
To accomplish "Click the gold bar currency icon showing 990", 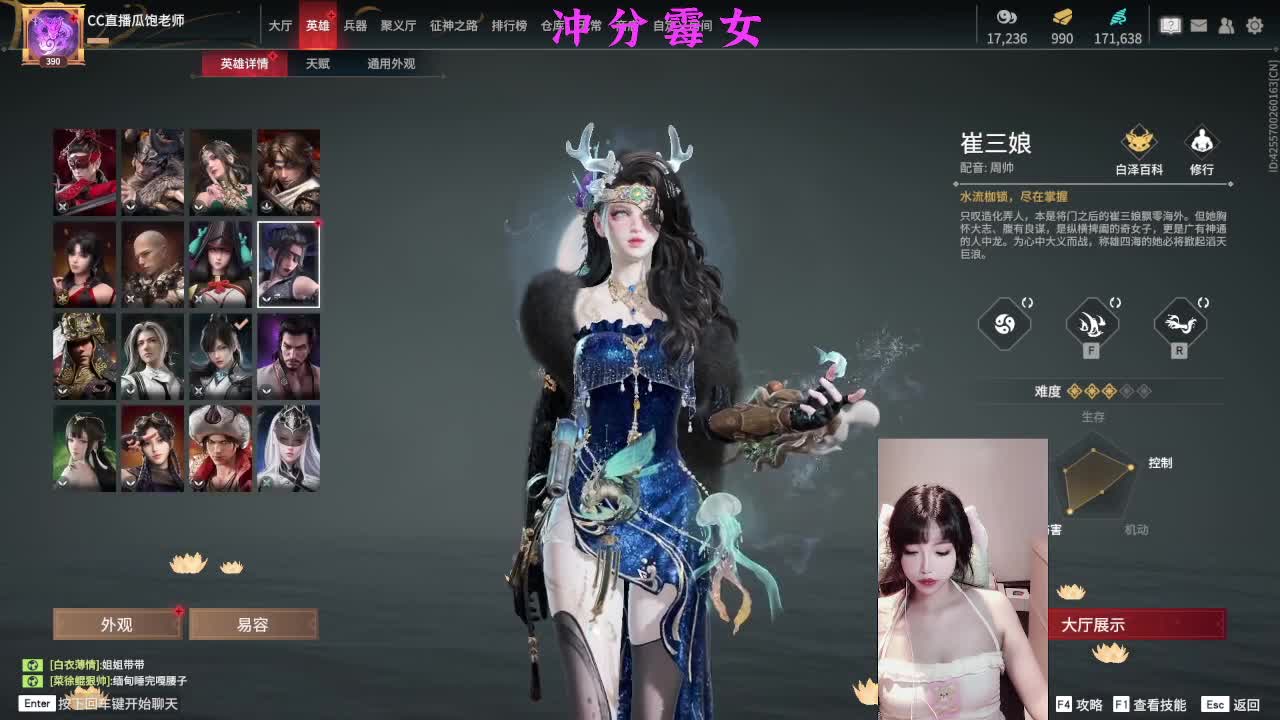I will tap(1062, 18).
